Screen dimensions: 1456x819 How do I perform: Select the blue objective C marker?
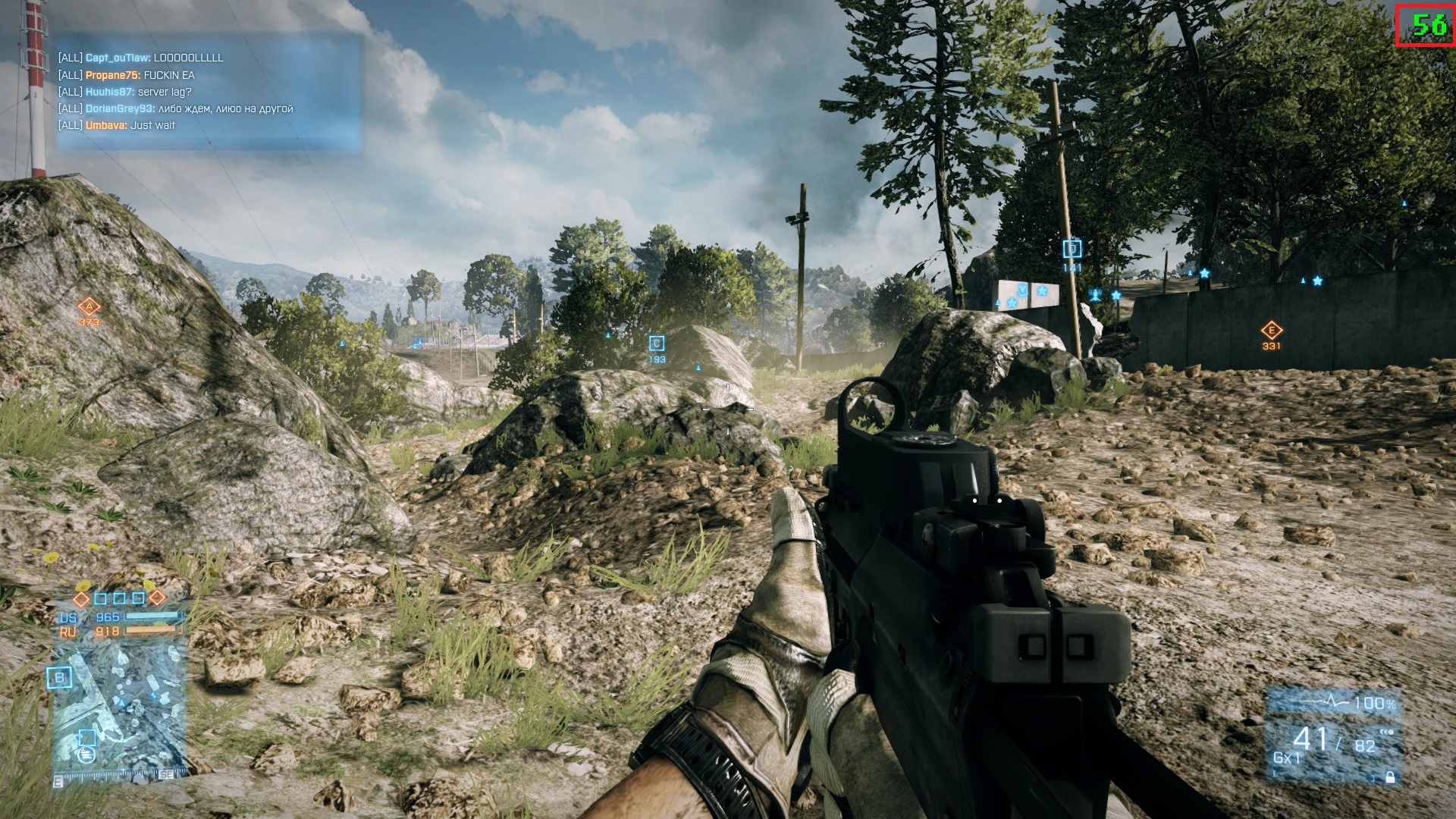(x=657, y=344)
